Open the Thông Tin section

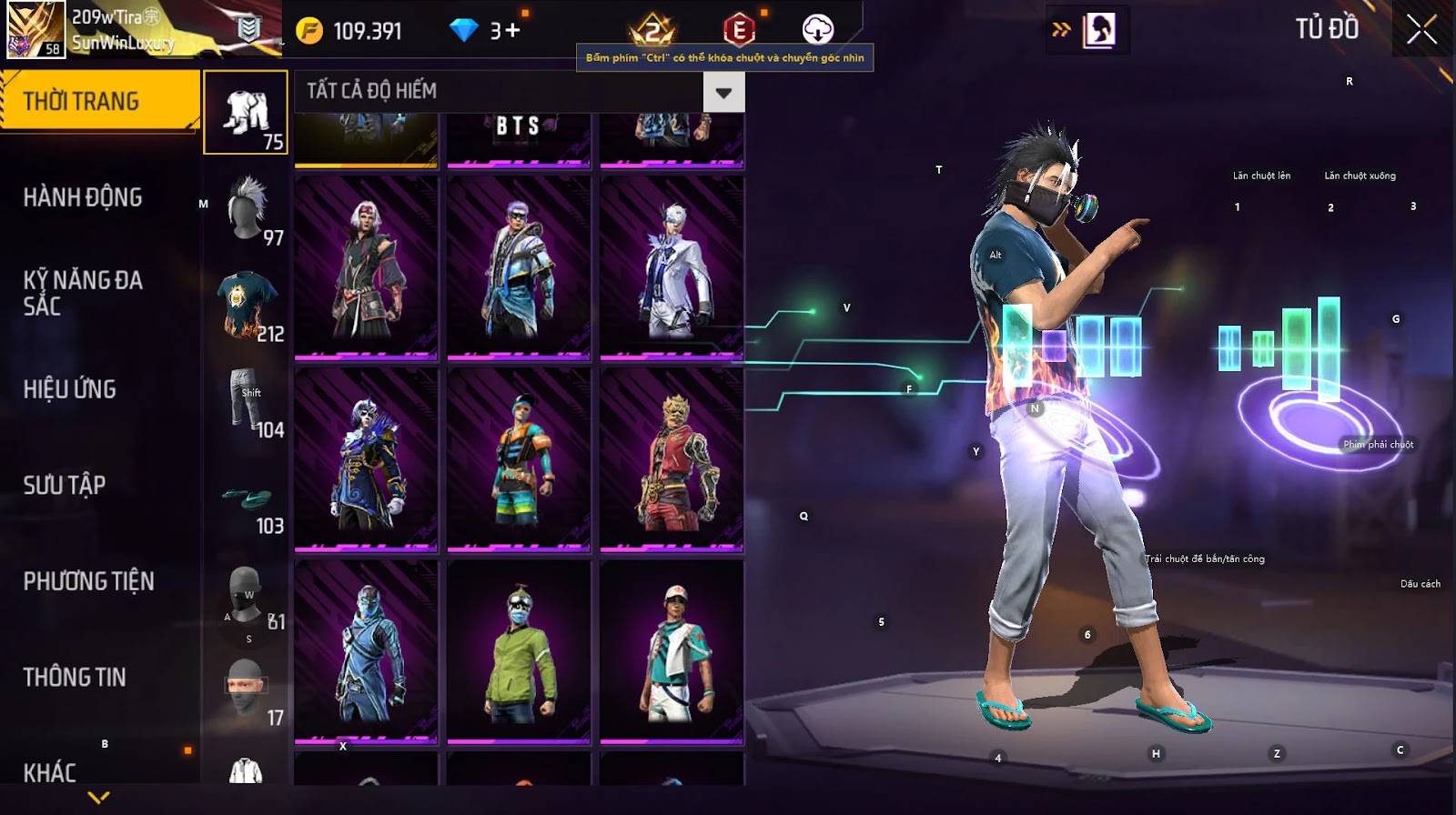coord(75,677)
